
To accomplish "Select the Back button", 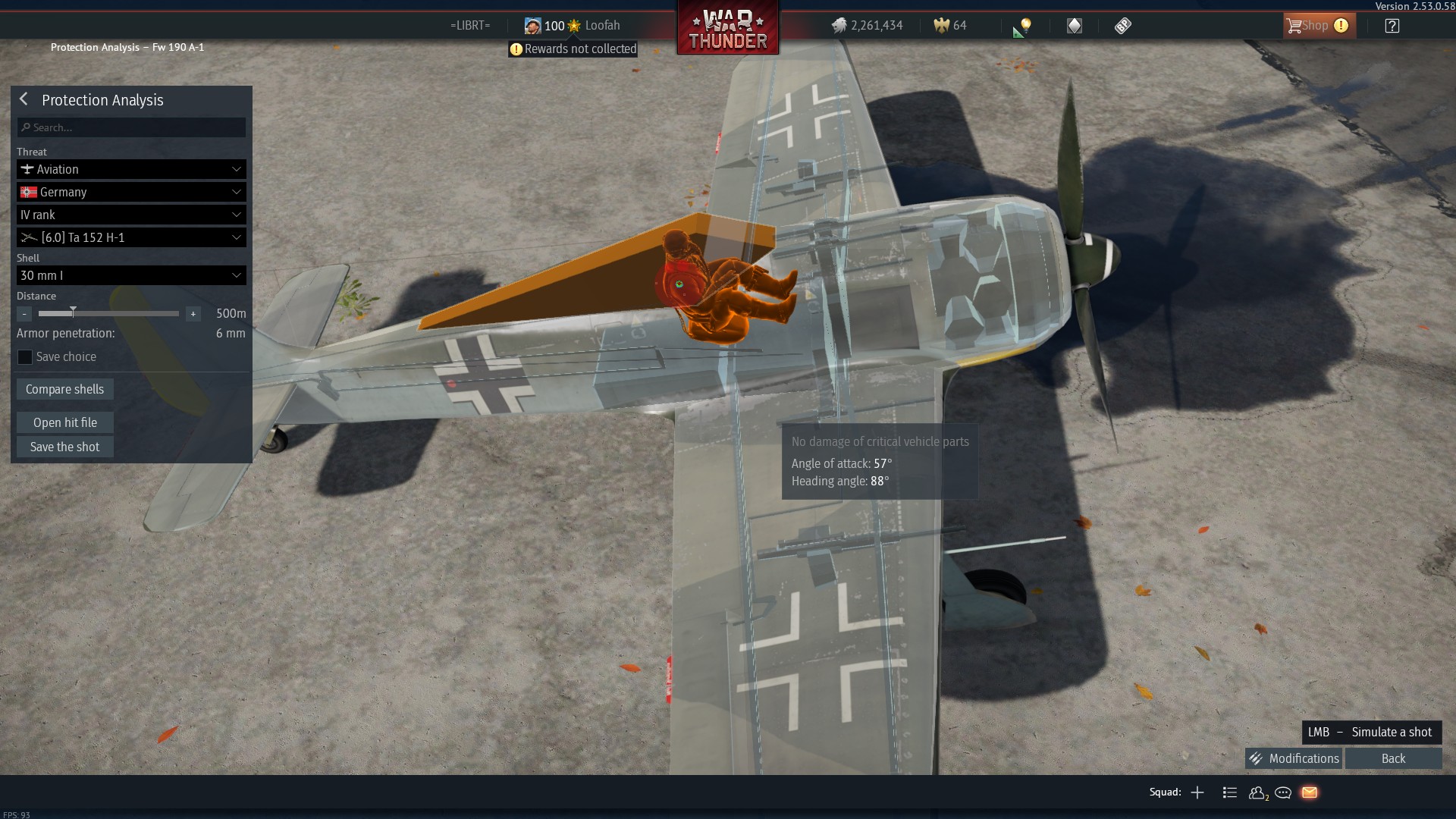I will coord(1393,758).
